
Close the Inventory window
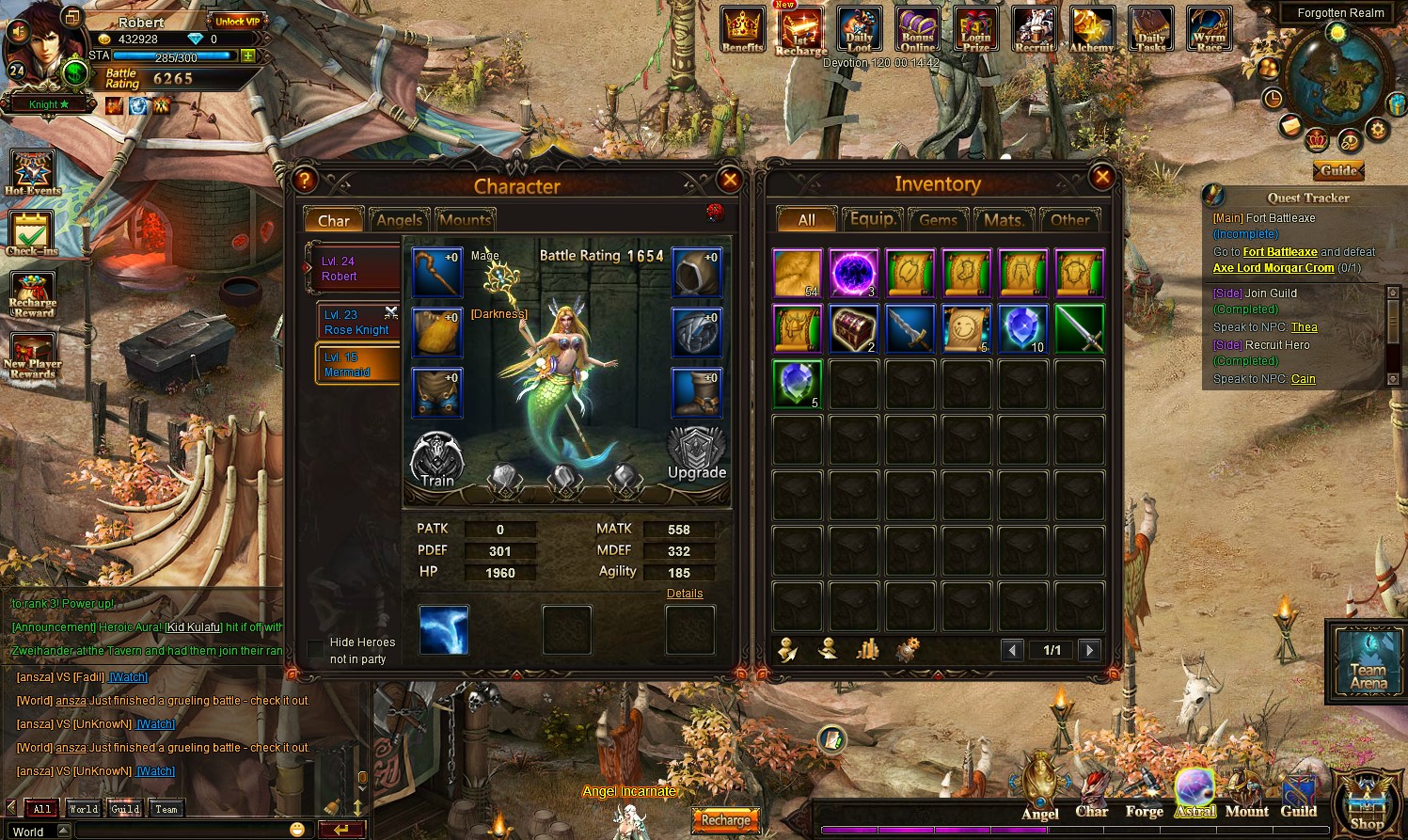click(1101, 177)
